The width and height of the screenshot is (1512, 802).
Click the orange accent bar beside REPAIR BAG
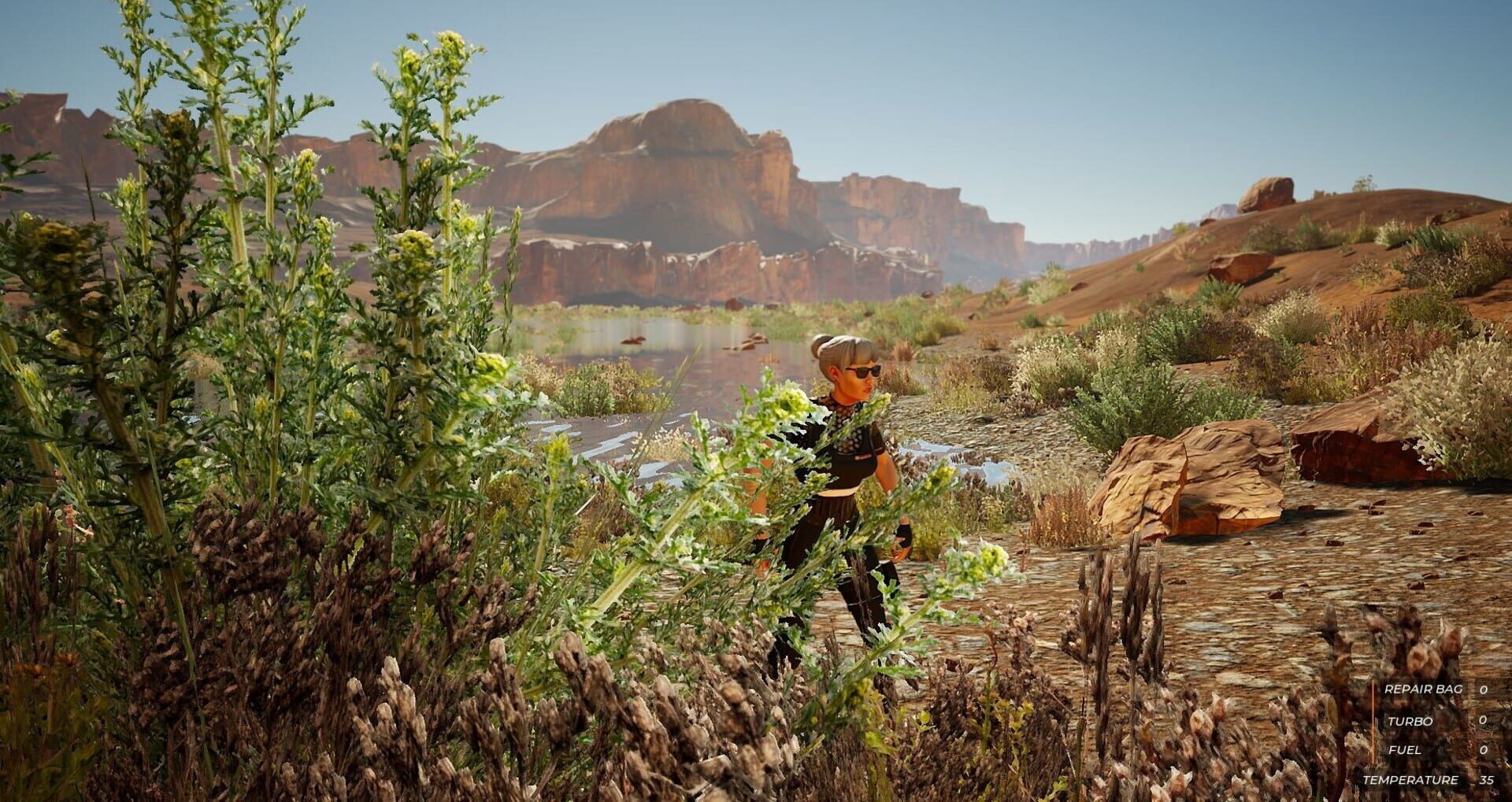click(1373, 689)
